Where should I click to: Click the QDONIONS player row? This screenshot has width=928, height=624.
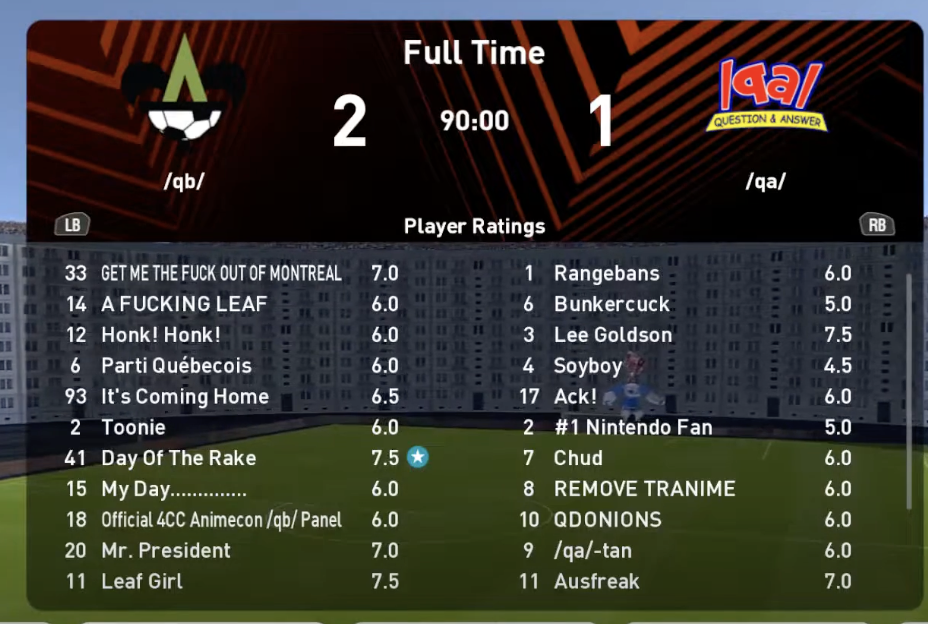(x=607, y=520)
